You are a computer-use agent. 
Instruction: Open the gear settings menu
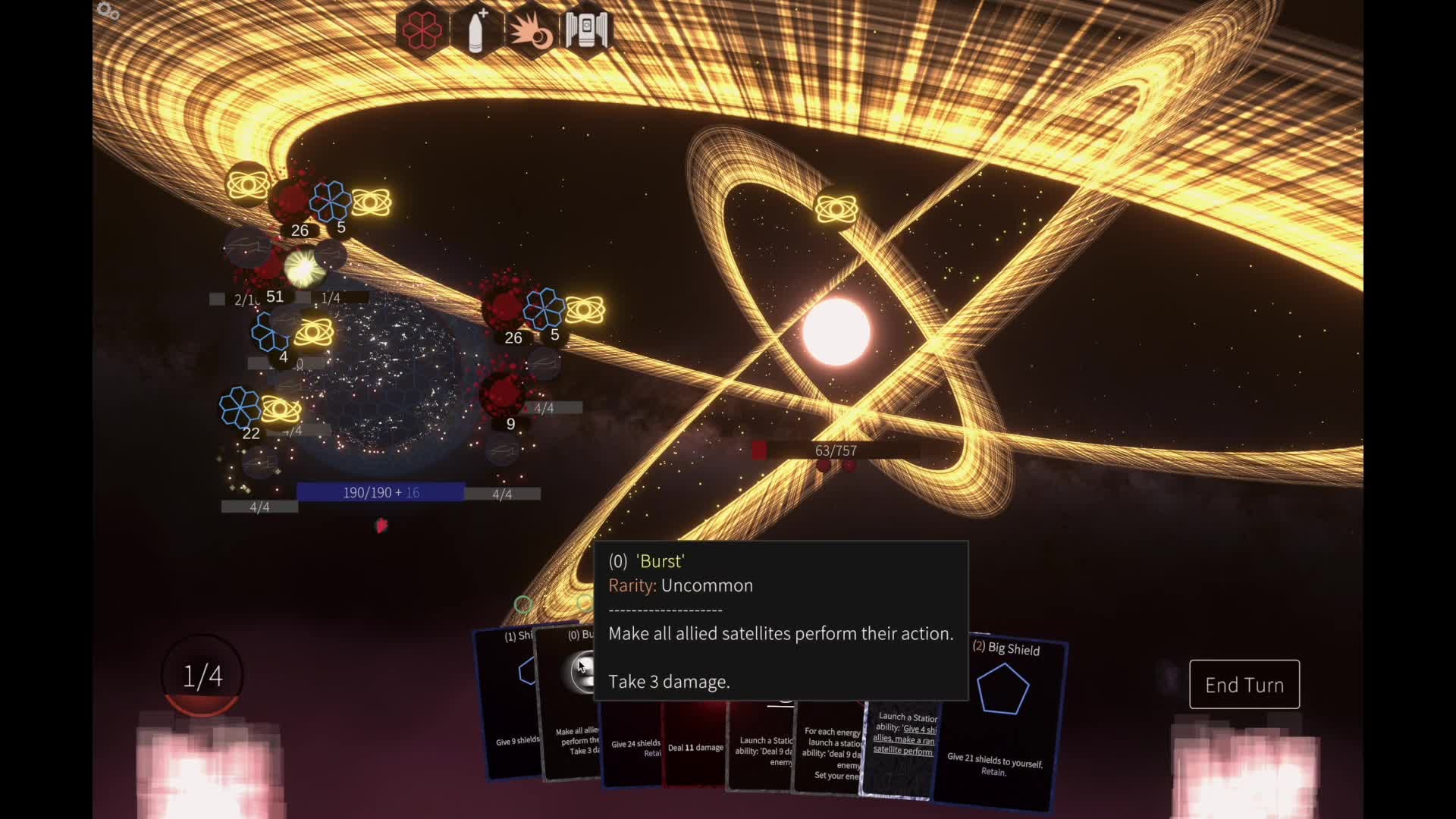point(108,11)
